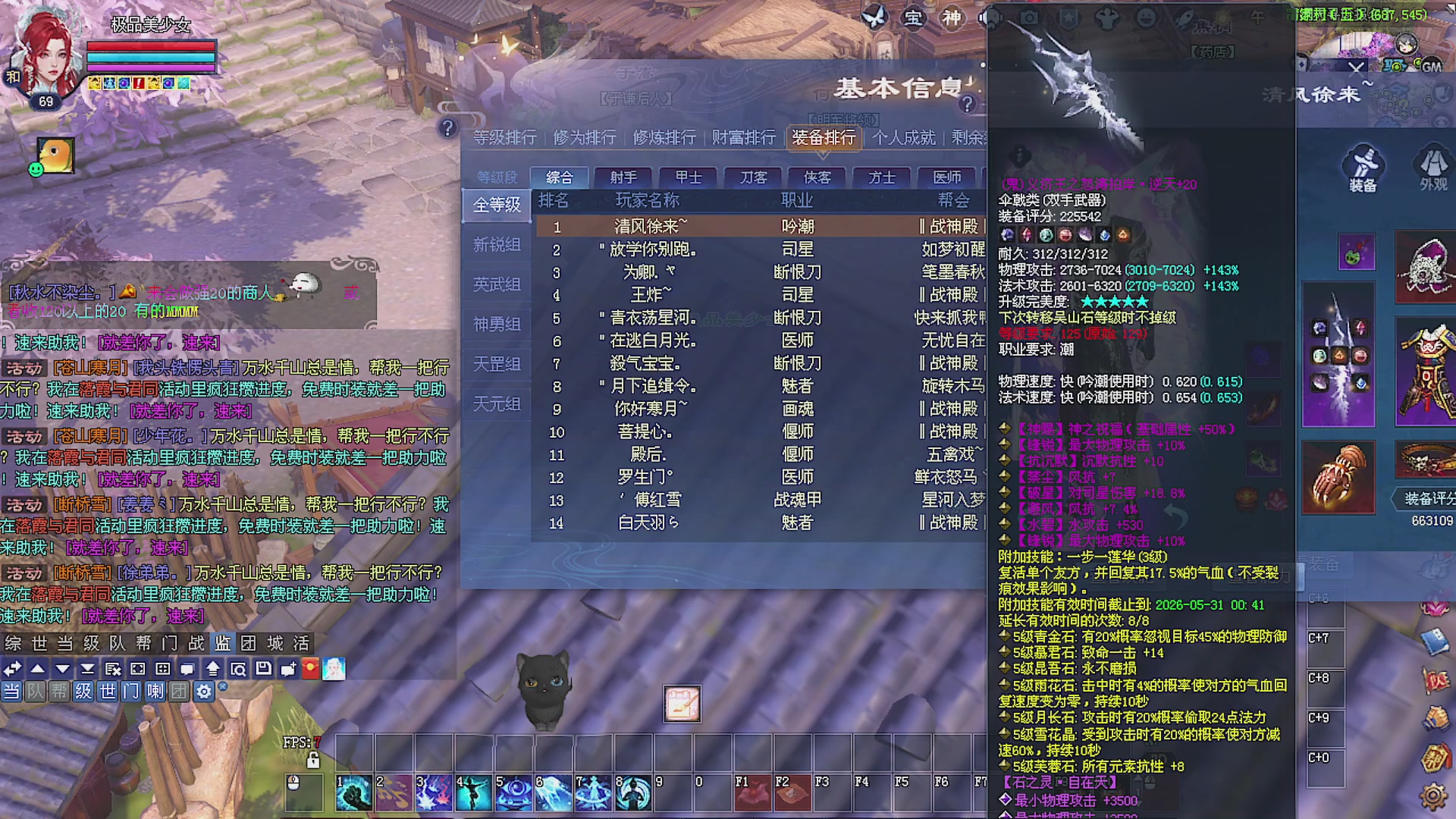1456x819 pixels.
Task: Click the chat search magnifier icon
Action: click(239, 668)
